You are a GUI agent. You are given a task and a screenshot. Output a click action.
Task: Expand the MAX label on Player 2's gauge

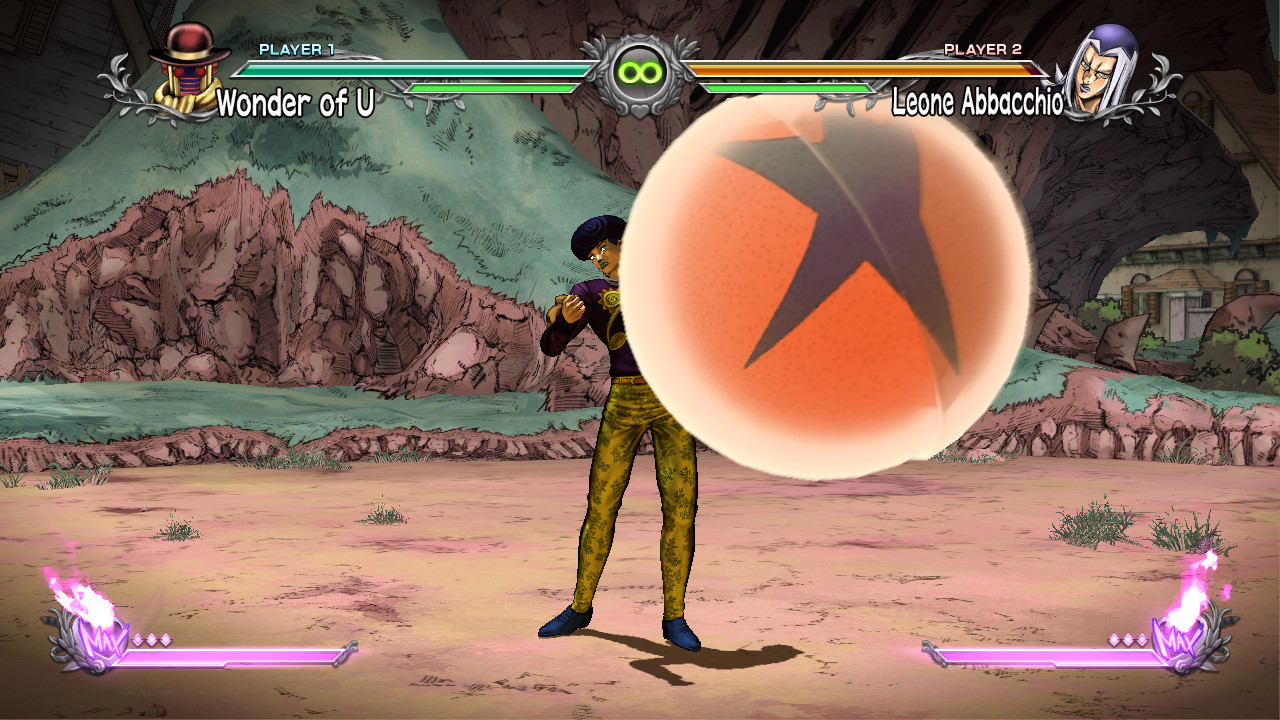(x=1178, y=640)
